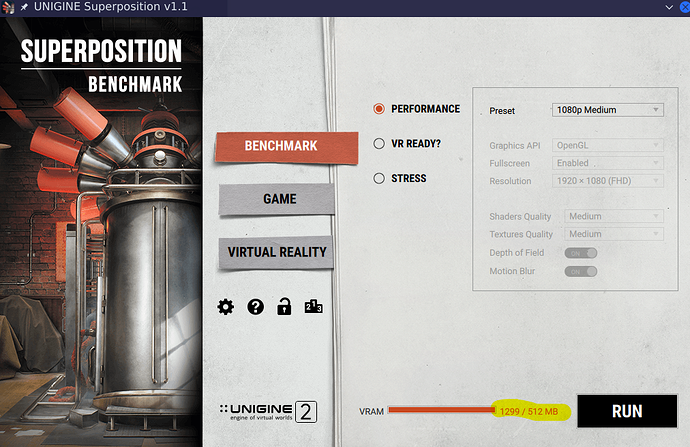
Task: Select the Virtual Reality tab
Action: pyautogui.click(x=276, y=252)
